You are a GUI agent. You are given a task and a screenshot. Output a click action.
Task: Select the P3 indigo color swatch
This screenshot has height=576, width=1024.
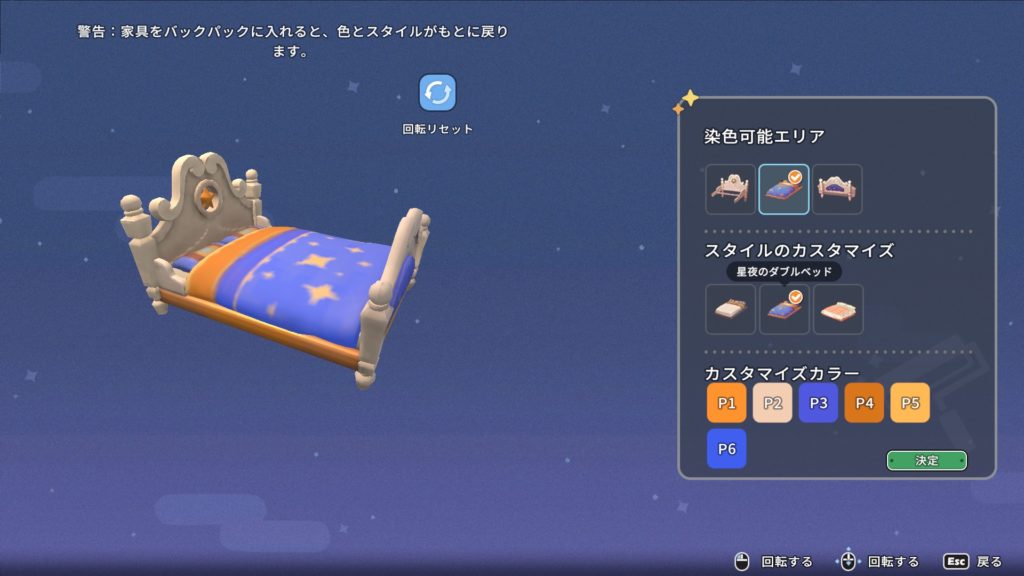click(818, 403)
